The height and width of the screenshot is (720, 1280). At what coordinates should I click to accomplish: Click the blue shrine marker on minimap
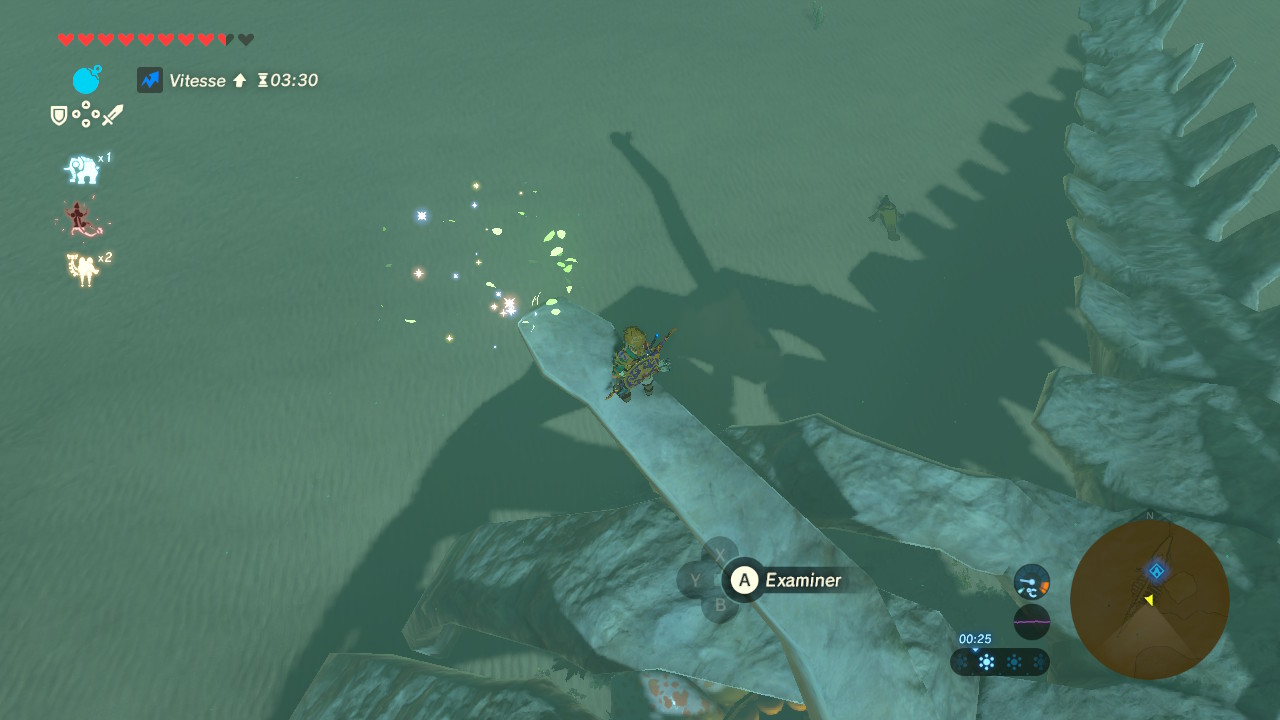[x=1157, y=571]
